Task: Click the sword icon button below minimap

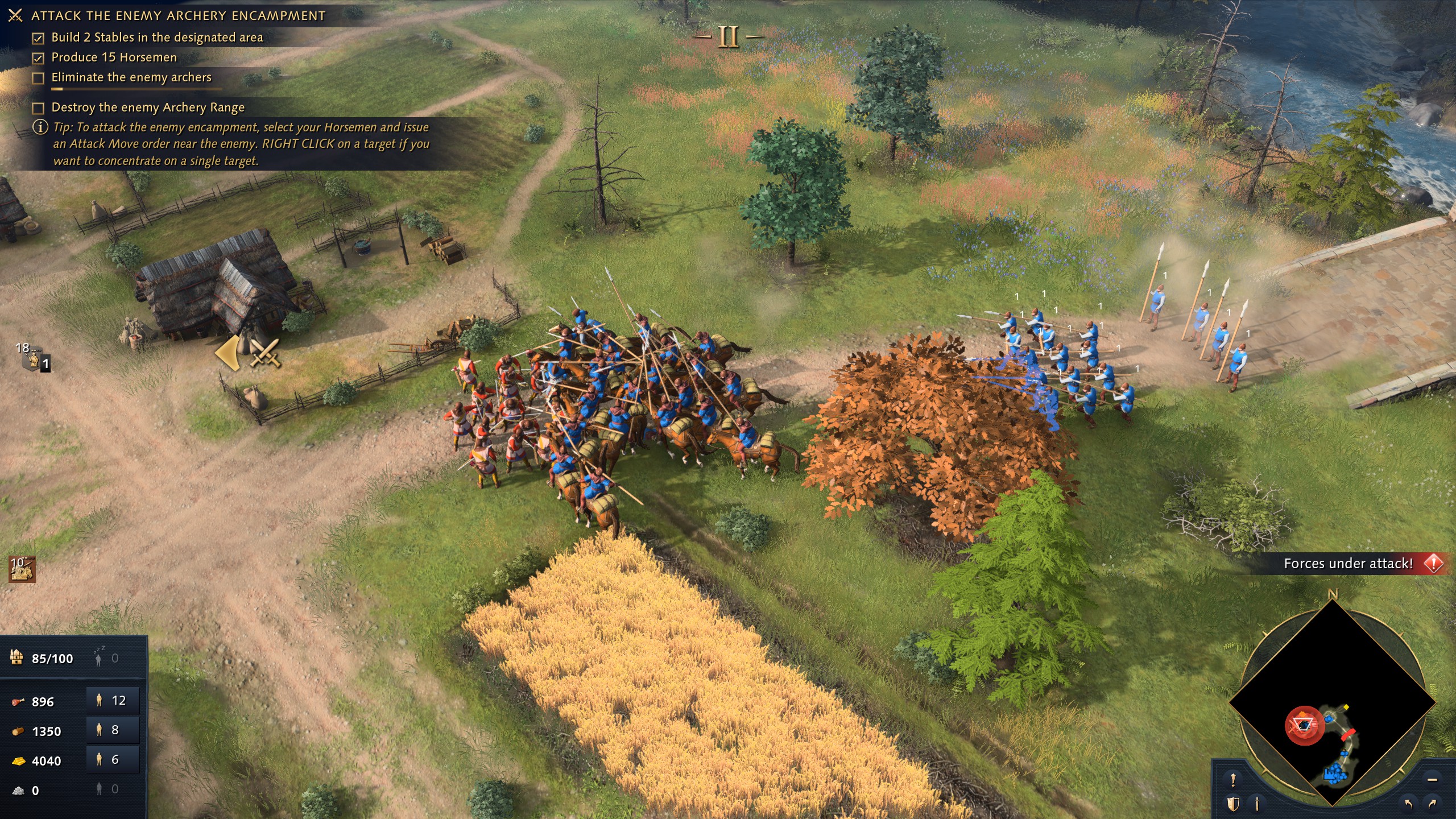Action: 1258,804
